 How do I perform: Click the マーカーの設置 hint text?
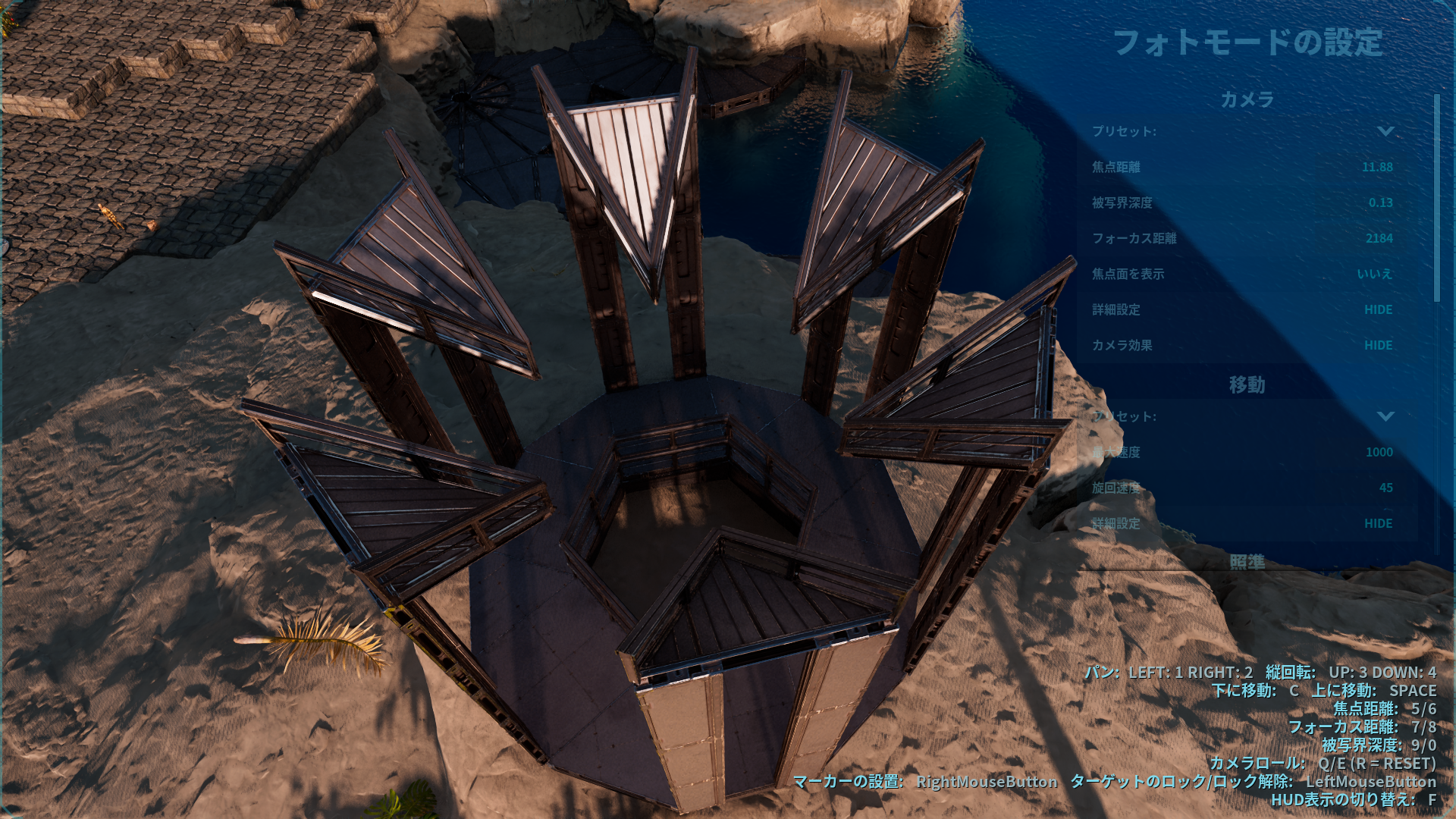(849, 782)
